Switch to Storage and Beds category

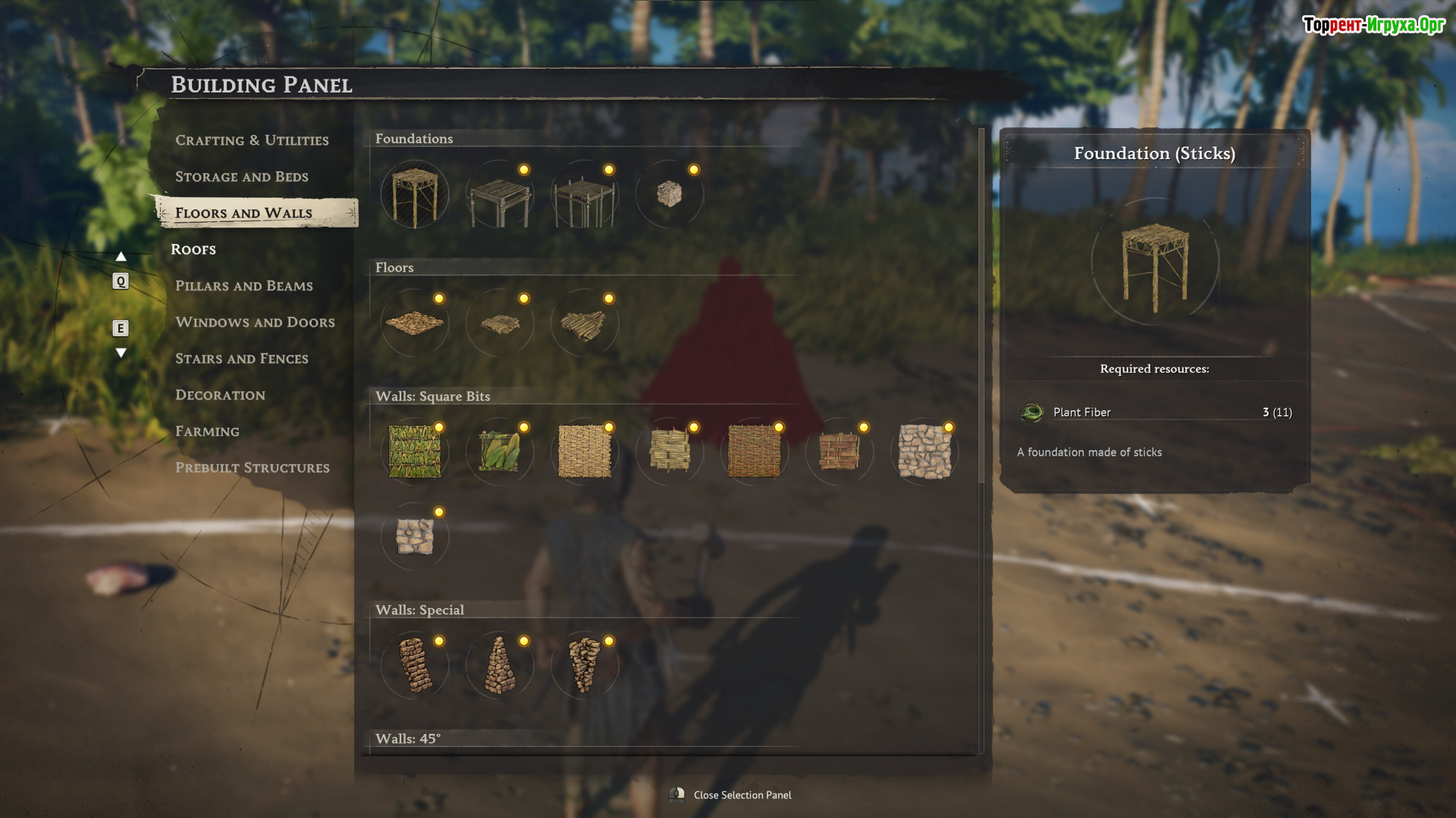point(241,177)
